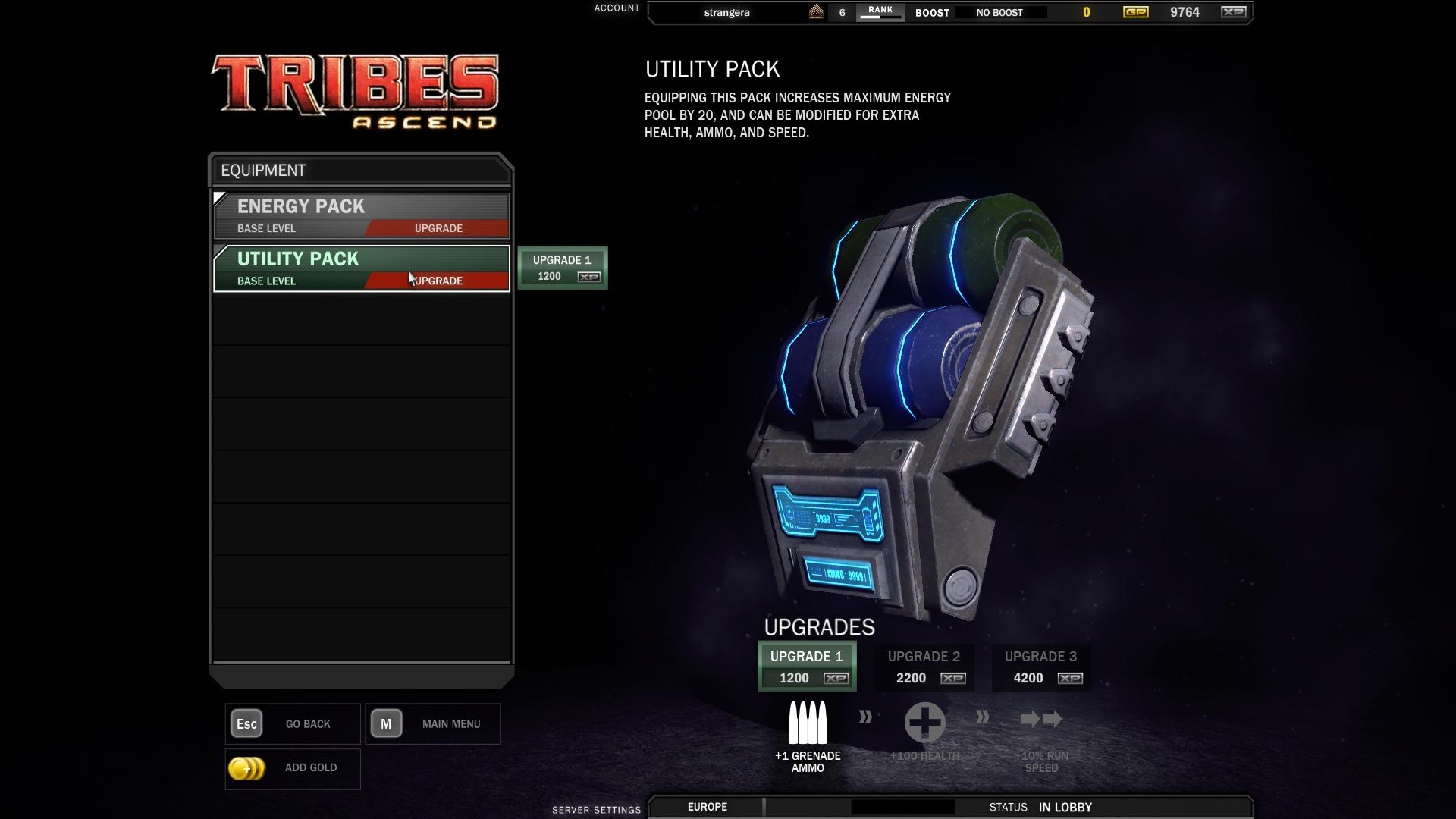The height and width of the screenshot is (819, 1456).
Task: Buy Upgrade 1 from the side popup
Action: [x=562, y=268]
